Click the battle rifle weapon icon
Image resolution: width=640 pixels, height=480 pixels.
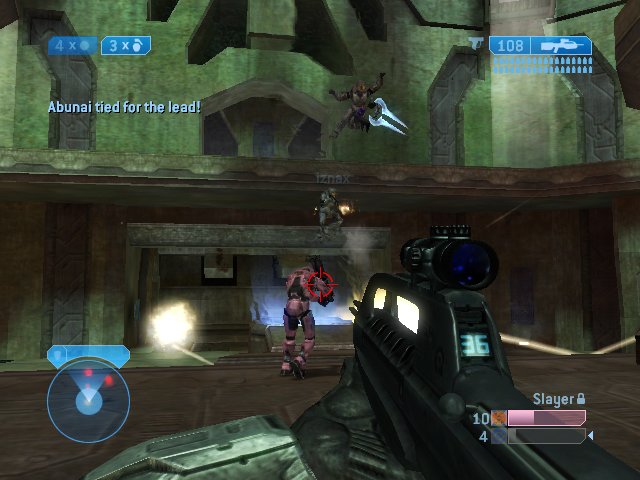click(x=561, y=45)
